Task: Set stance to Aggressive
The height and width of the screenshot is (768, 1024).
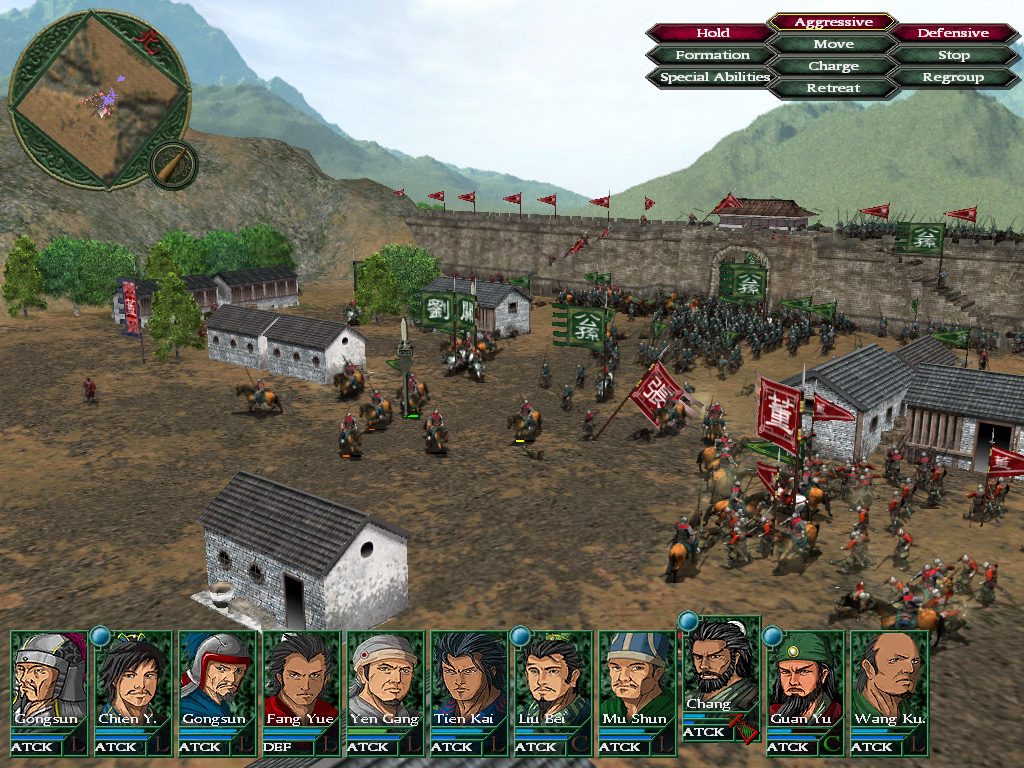Action: (833, 22)
